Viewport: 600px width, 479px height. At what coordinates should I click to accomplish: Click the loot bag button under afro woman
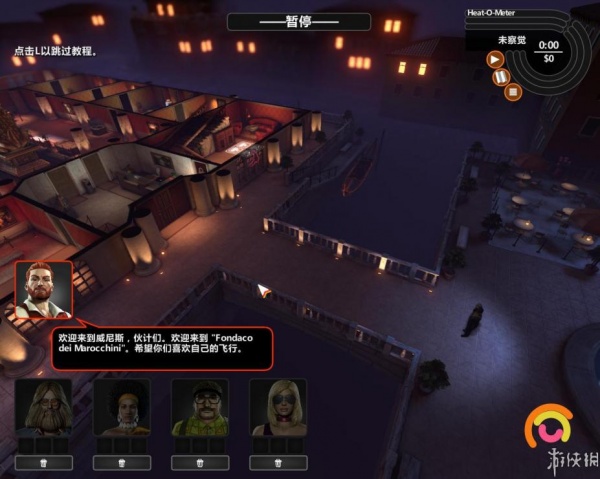(122, 463)
